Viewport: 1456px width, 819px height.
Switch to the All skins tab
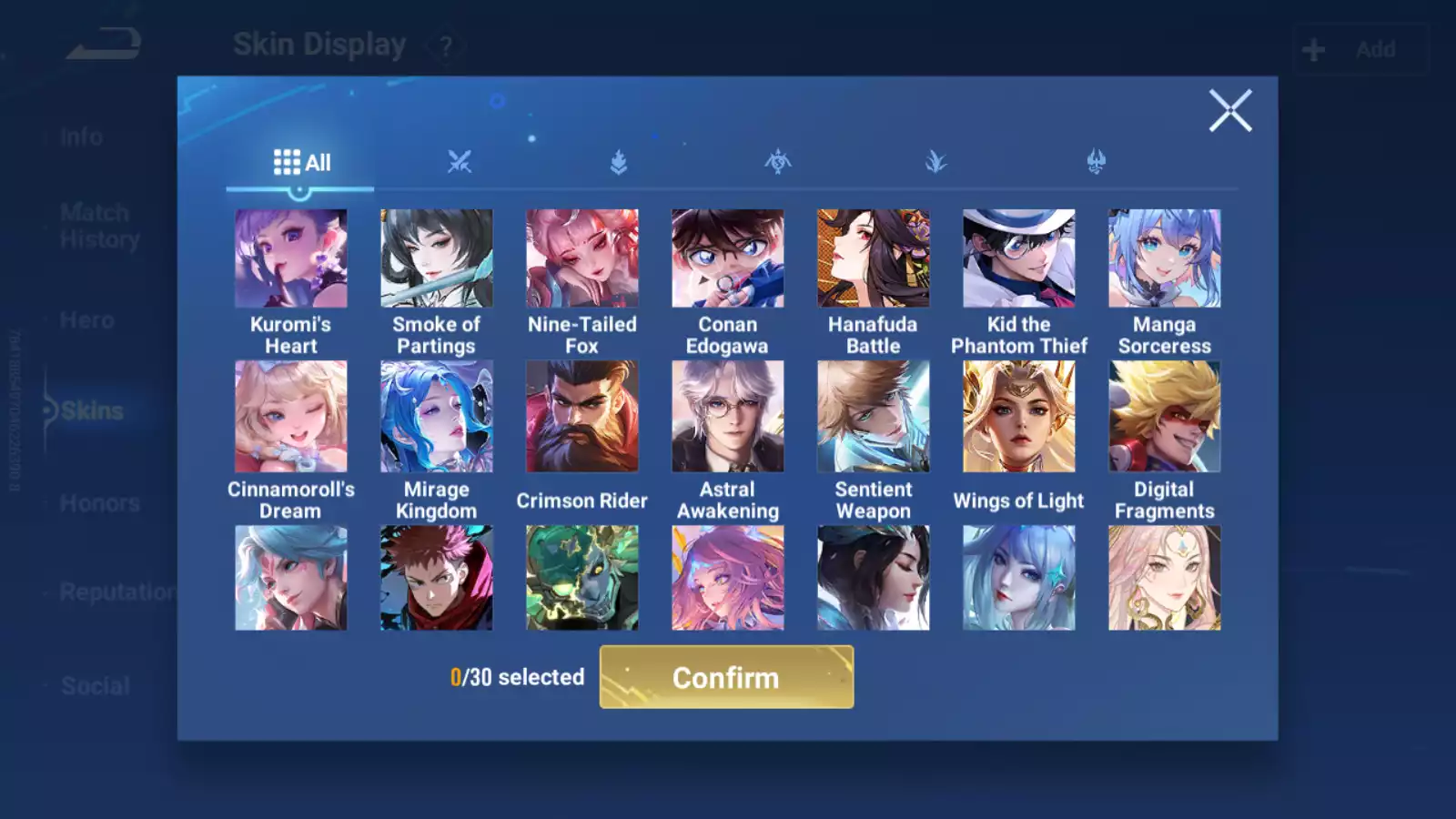tap(301, 163)
